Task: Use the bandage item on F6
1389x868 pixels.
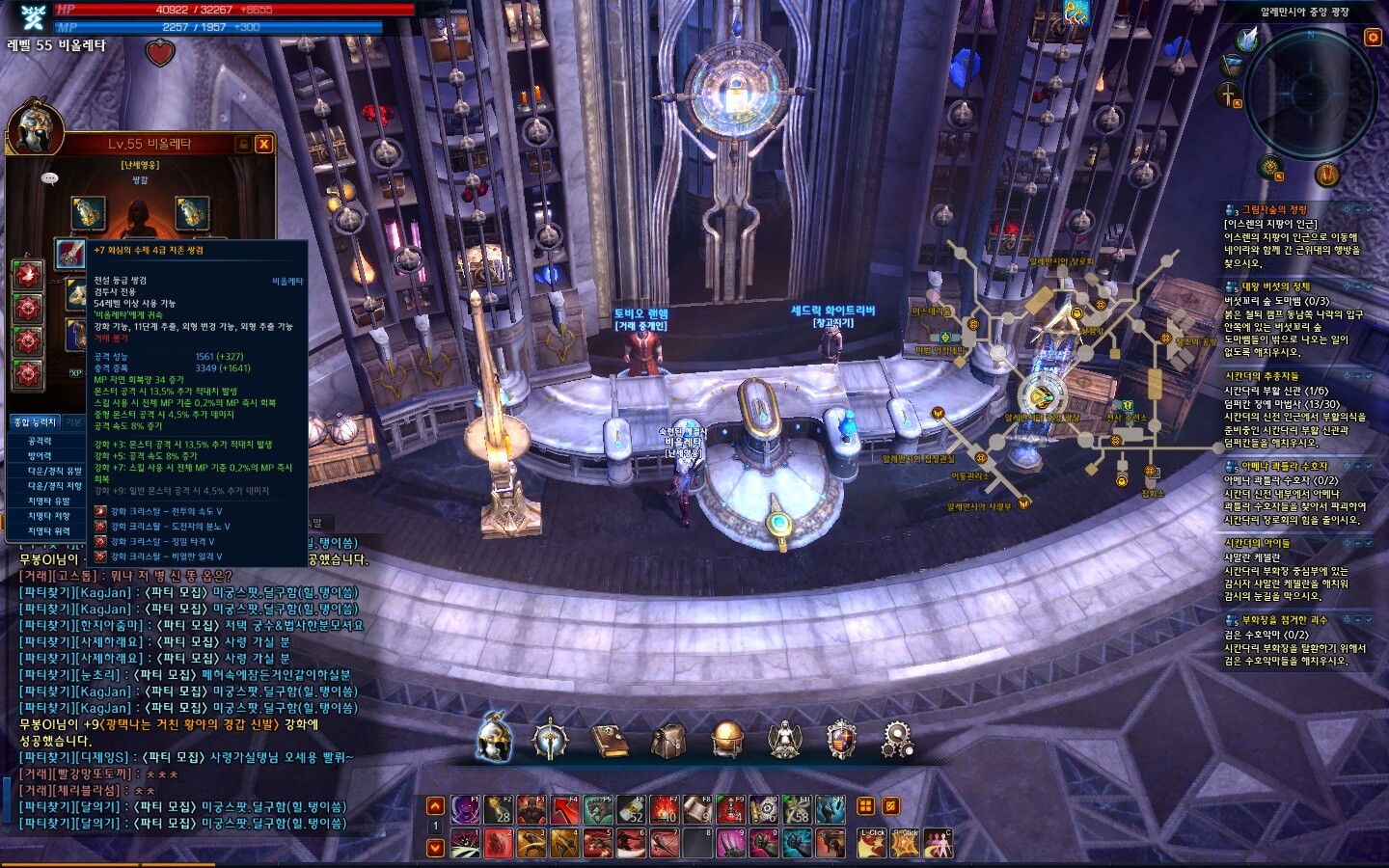Action: click(x=630, y=810)
